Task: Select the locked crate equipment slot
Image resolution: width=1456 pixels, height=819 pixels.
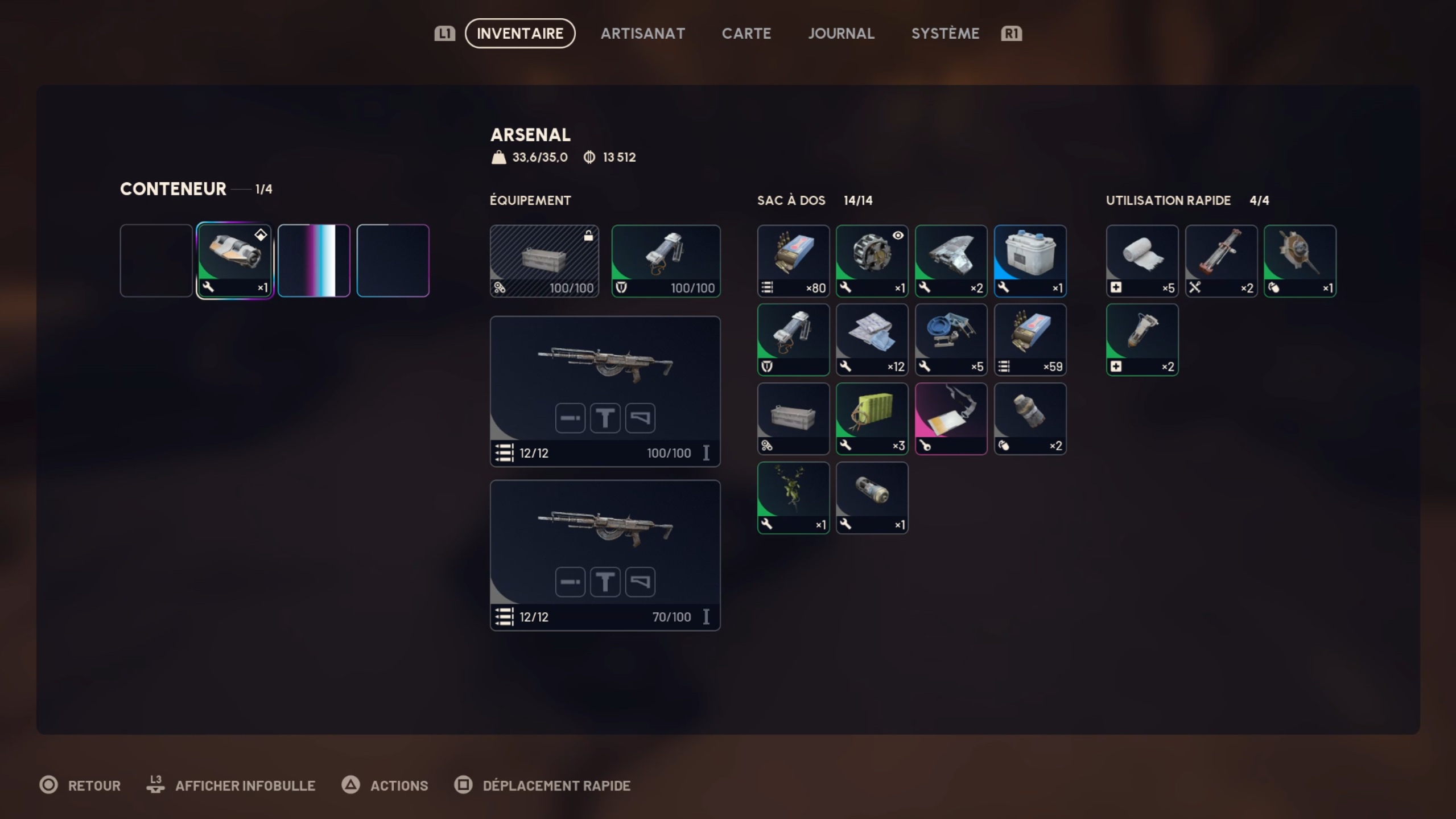Action: click(x=544, y=261)
